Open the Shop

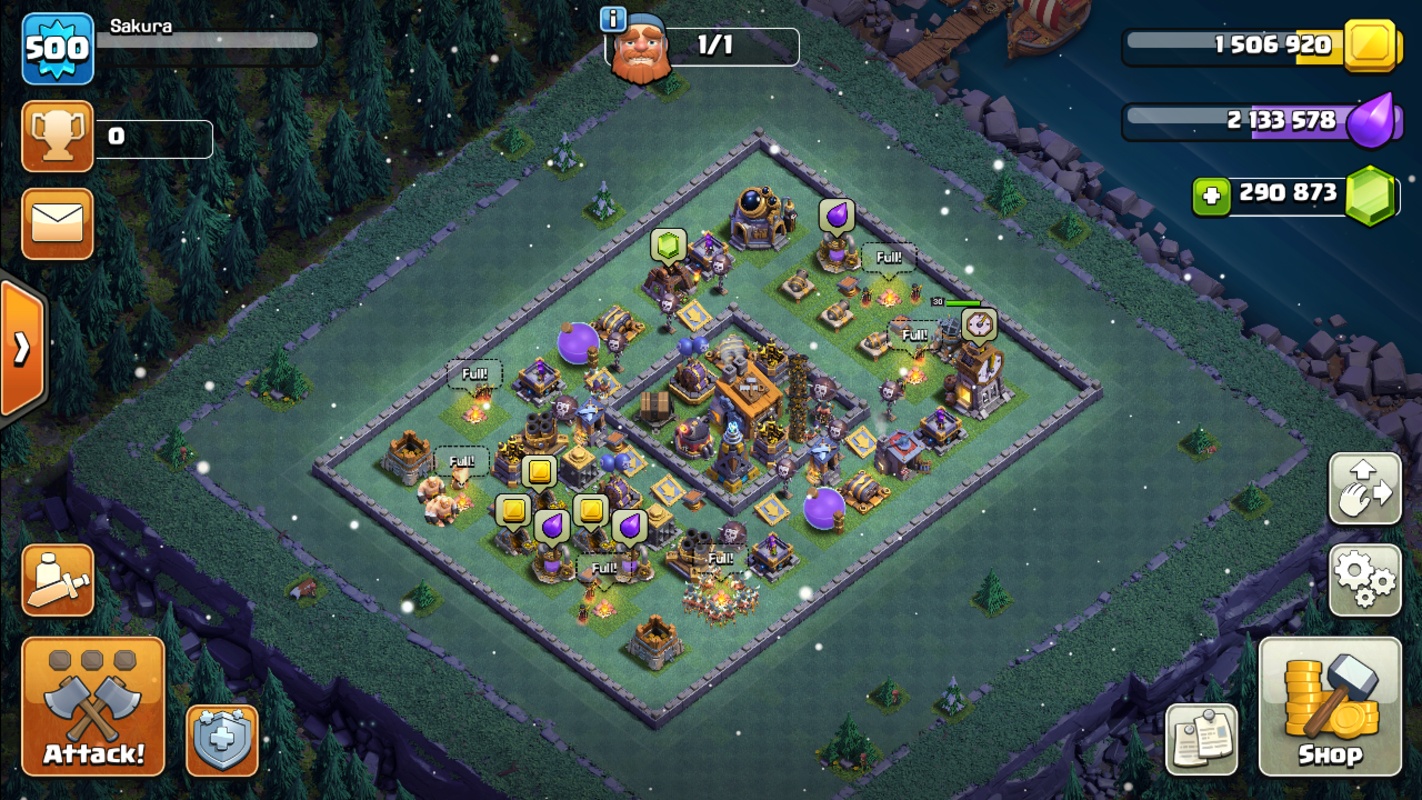click(1331, 706)
